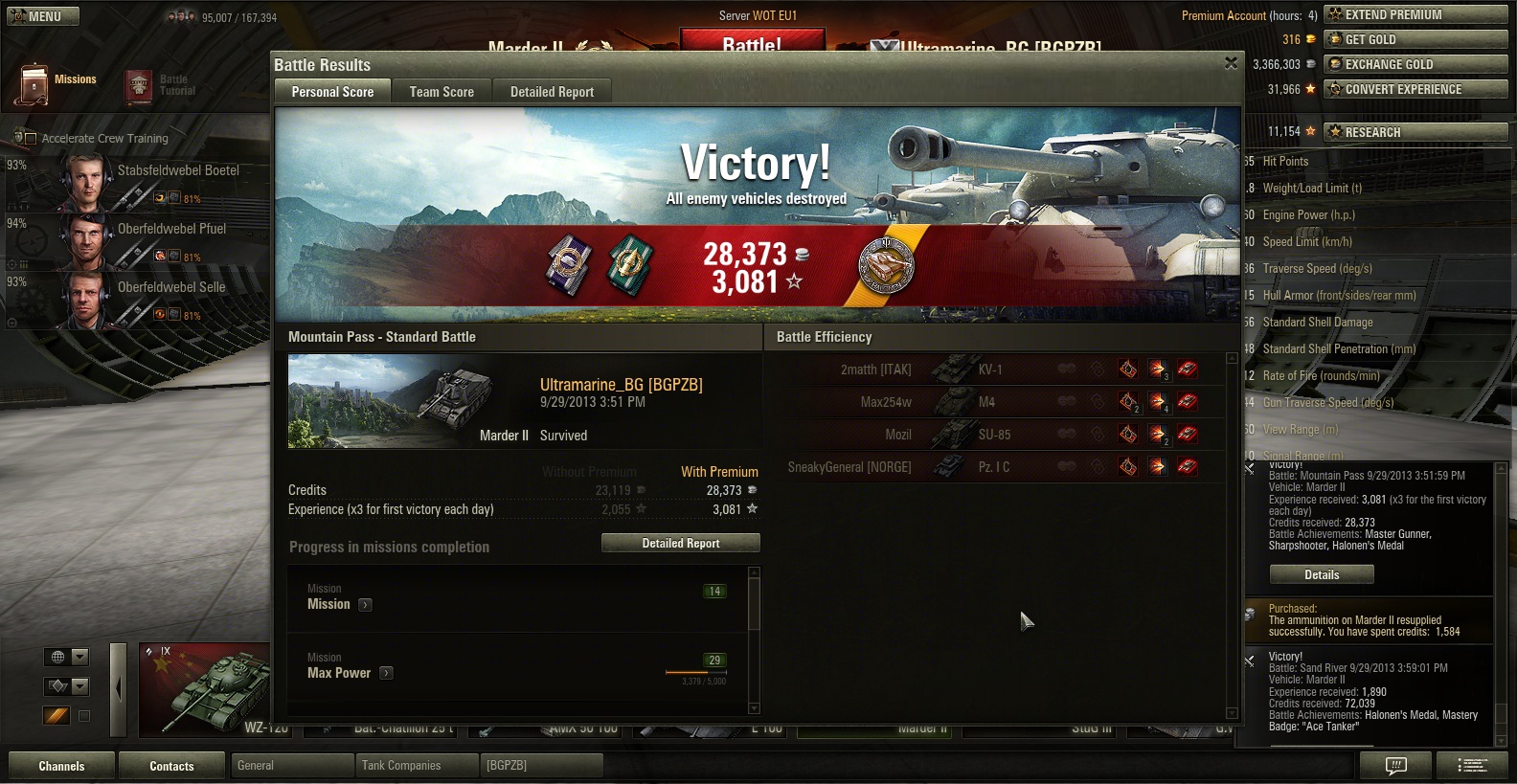This screenshot has height=784, width=1517.
Task: Switch to the Tank Companies chat tab
Action: click(415, 766)
